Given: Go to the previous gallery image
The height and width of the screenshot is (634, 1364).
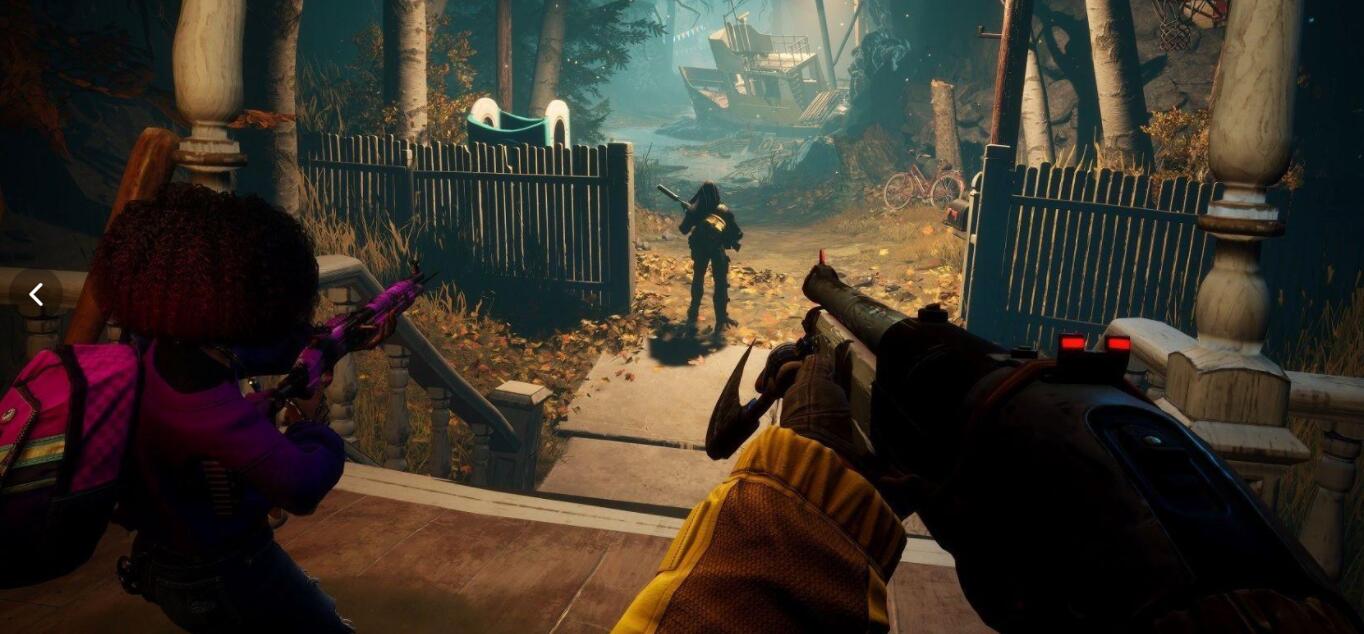Looking at the screenshot, I should coord(36,294).
